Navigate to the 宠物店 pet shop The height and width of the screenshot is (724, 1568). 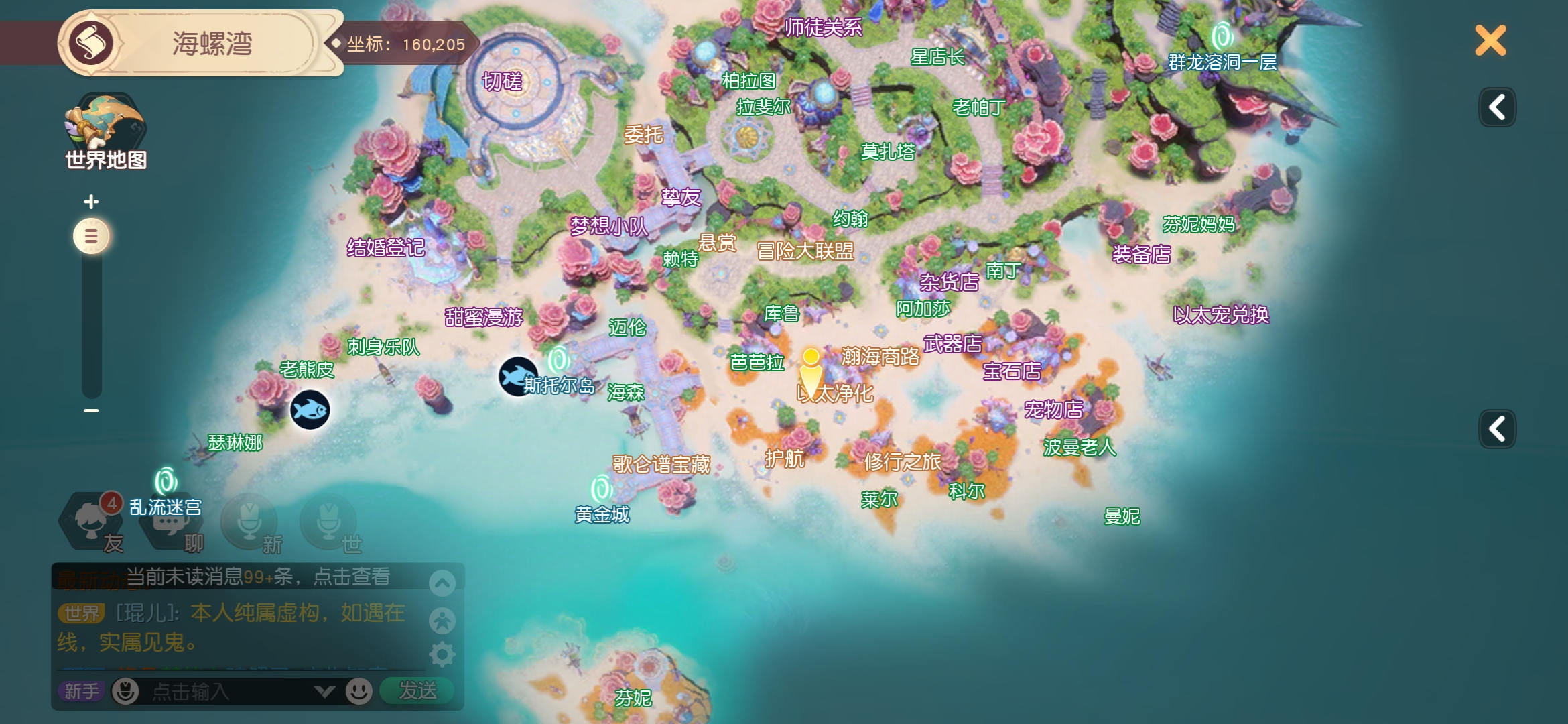tap(1053, 409)
